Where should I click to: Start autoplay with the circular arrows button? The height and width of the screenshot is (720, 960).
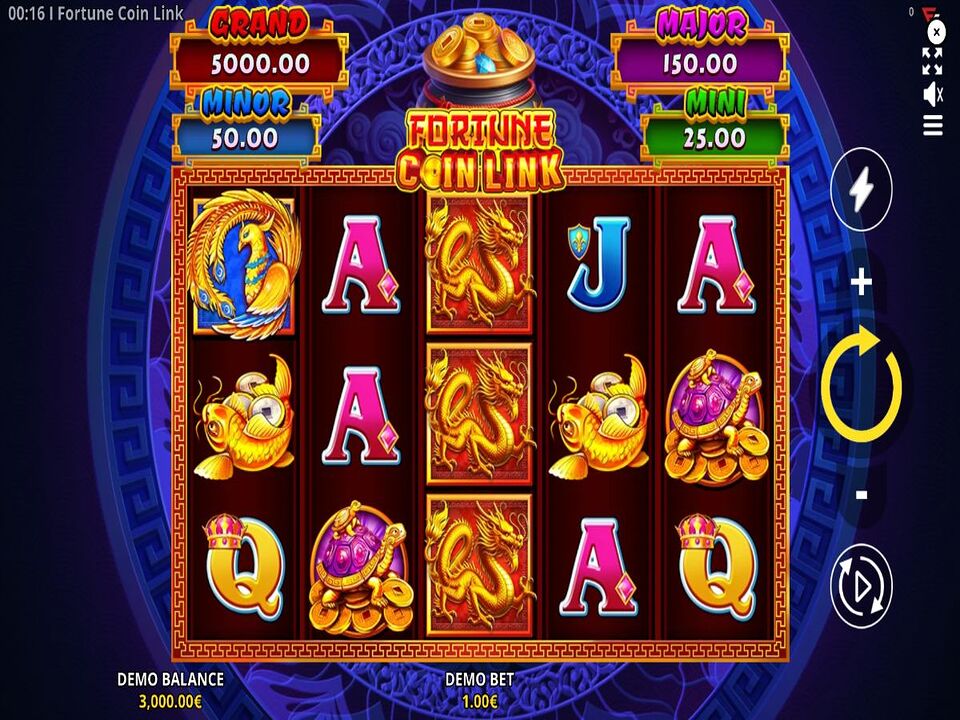click(861, 585)
